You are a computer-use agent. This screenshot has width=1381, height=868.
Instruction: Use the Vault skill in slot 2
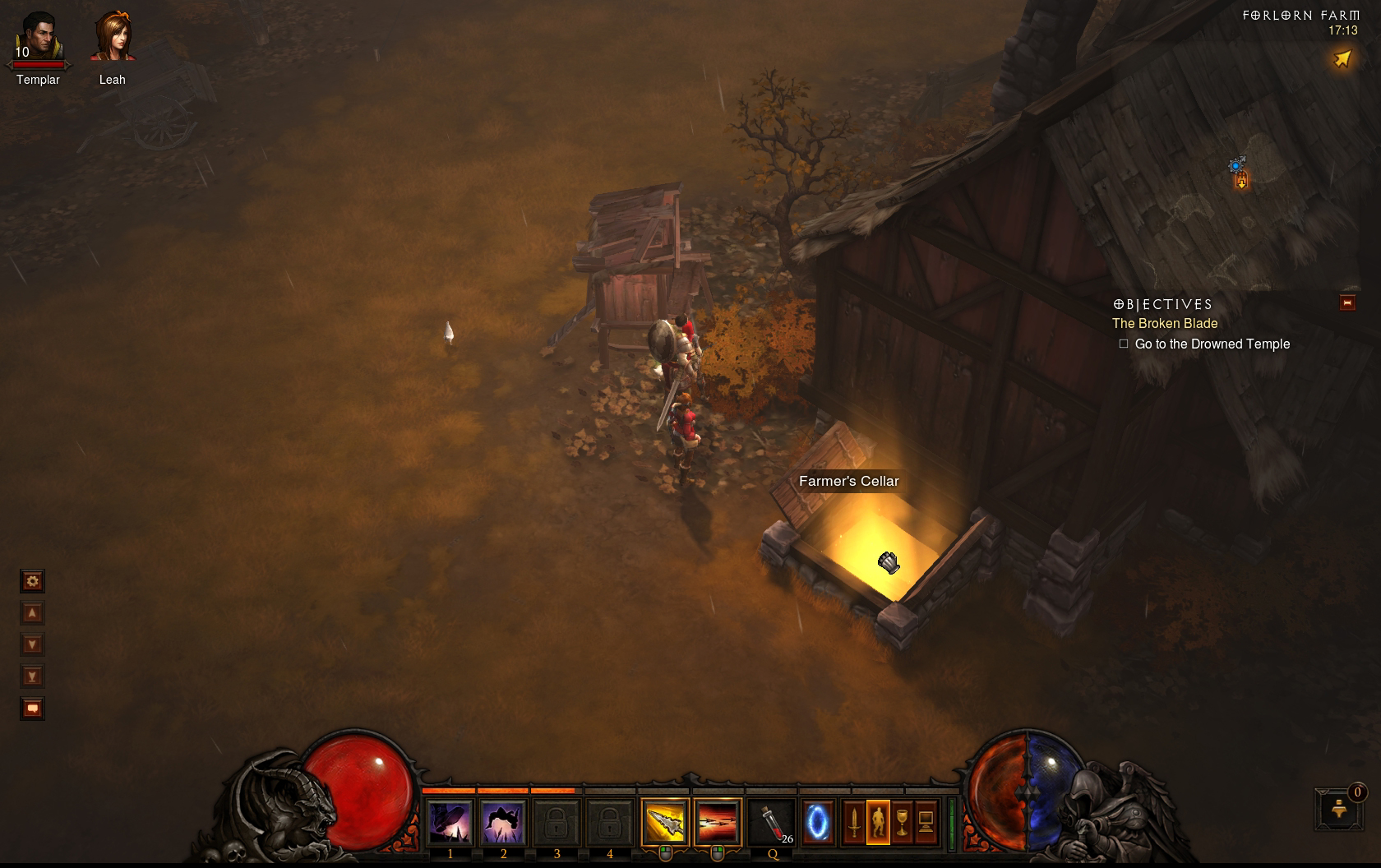(503, 822)
